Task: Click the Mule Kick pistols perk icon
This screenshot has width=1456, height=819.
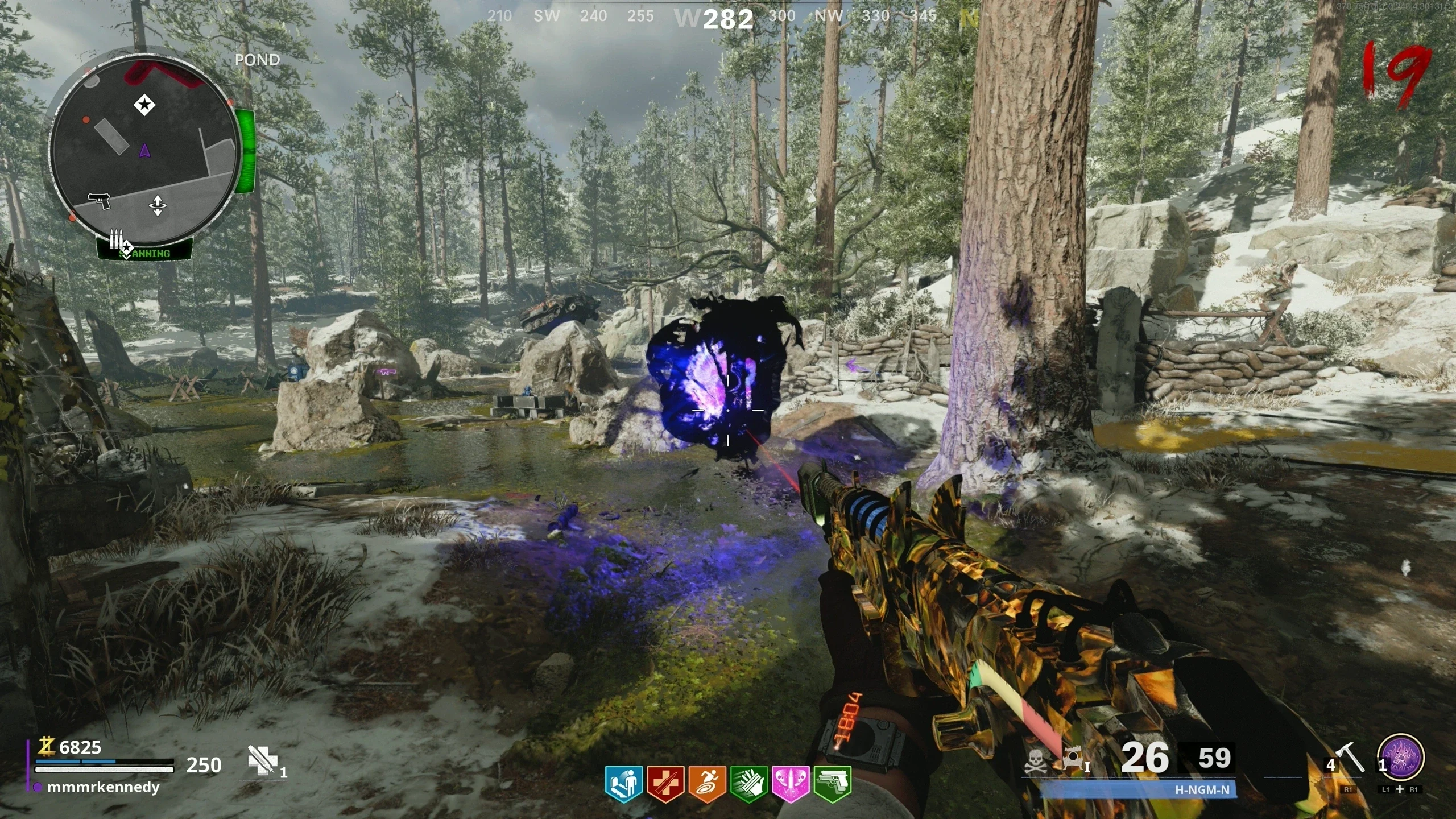Action: (x=833, y=784)
